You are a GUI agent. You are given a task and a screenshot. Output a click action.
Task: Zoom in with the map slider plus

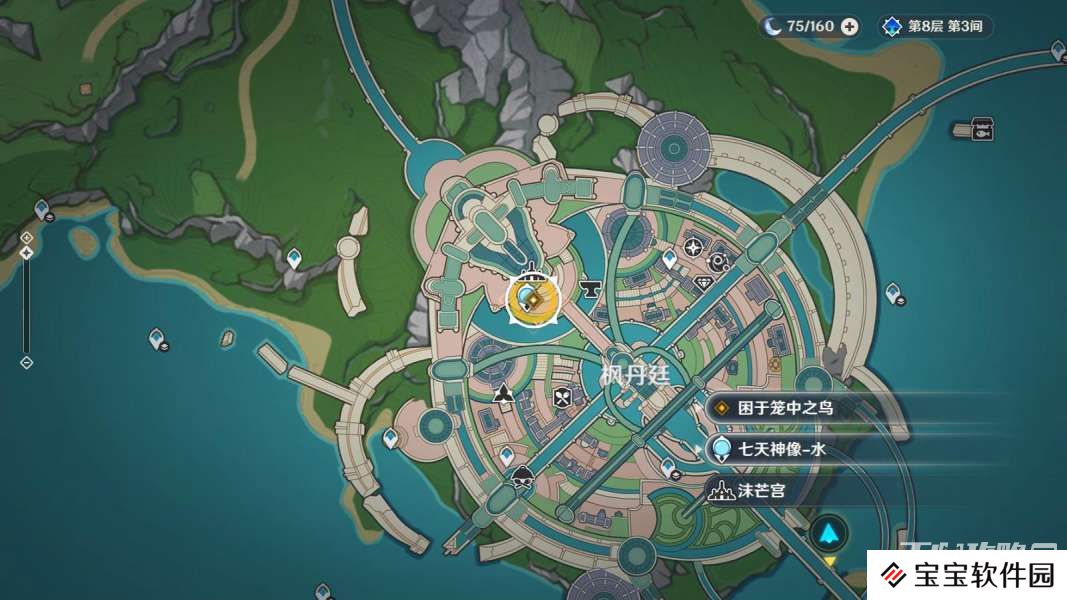coord(27,237)
